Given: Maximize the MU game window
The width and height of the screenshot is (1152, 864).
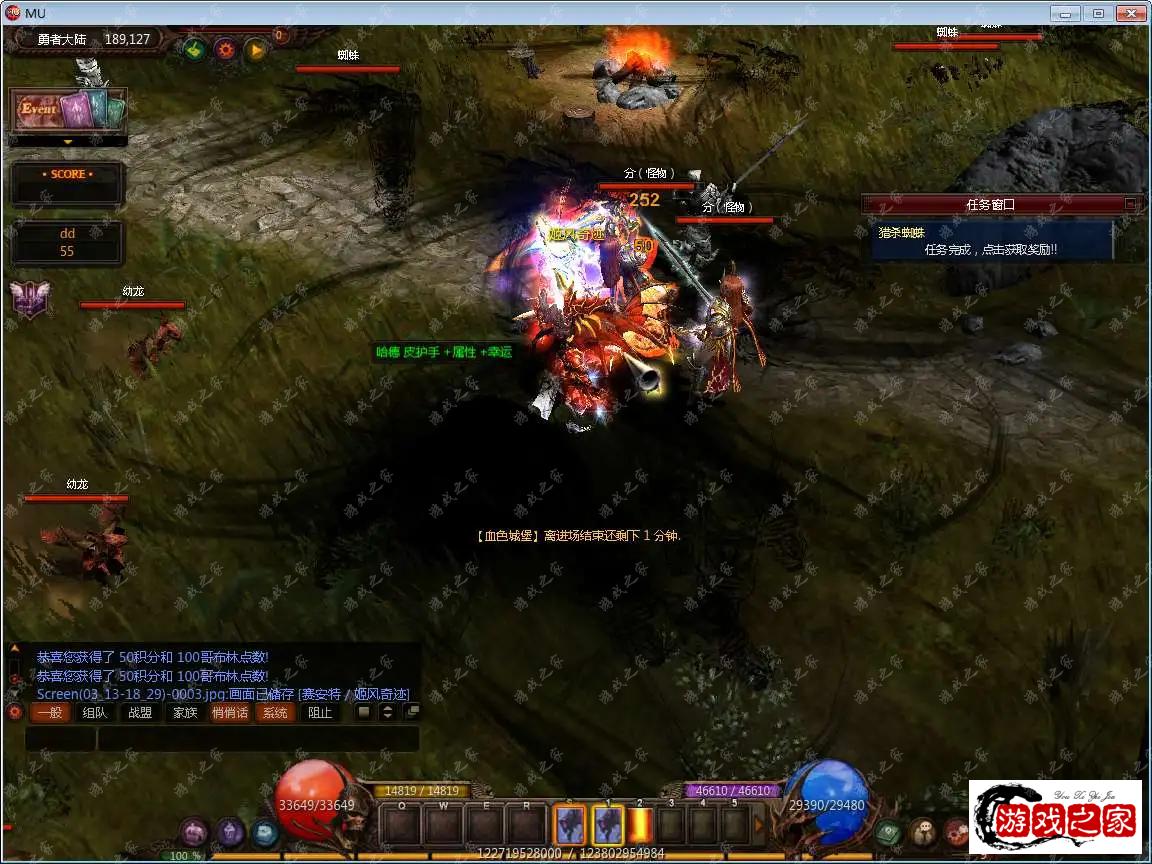Looking at the screenshot, I should [x=1098, y=13].
